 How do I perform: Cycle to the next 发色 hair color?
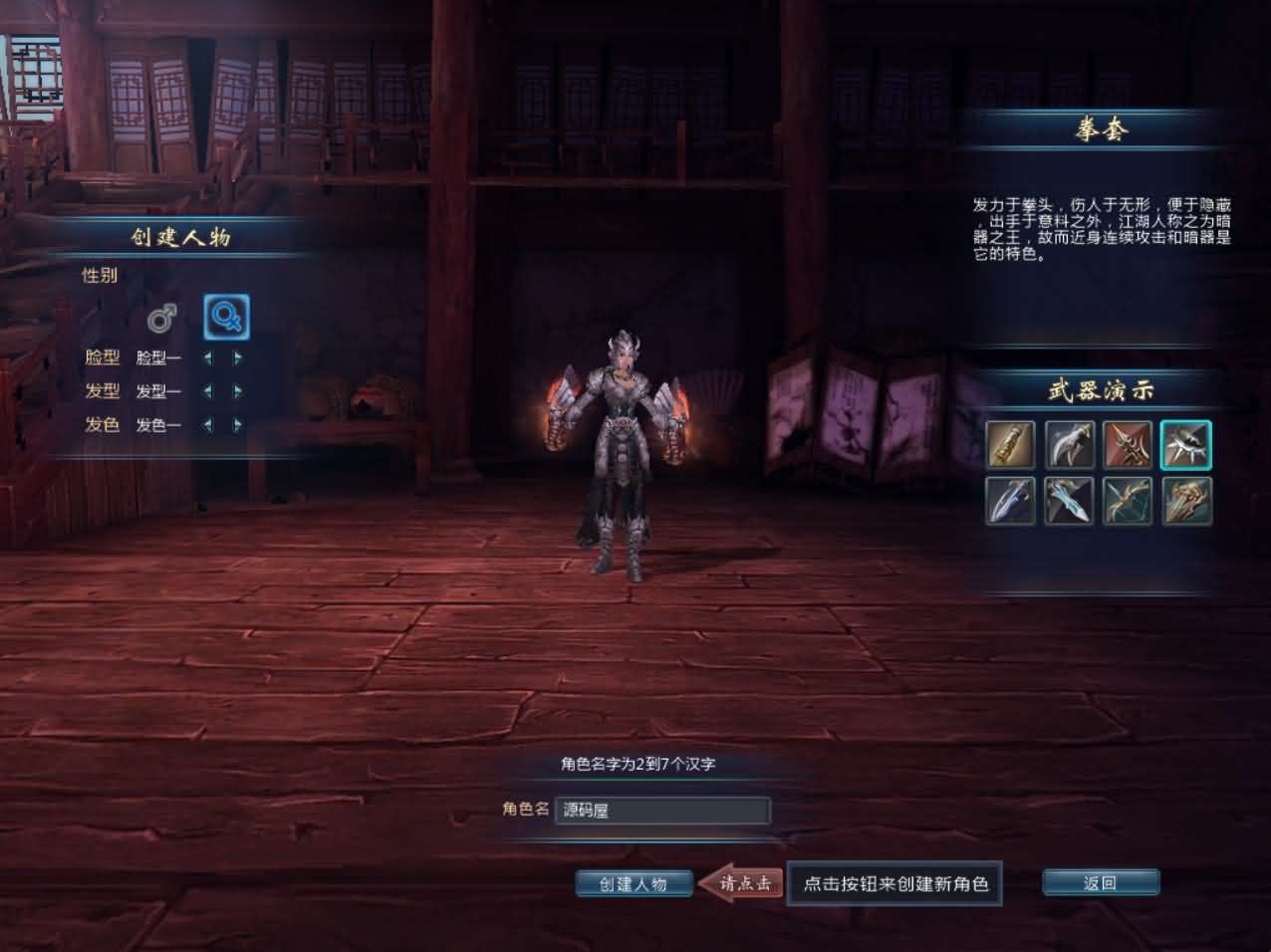point(238,424)
